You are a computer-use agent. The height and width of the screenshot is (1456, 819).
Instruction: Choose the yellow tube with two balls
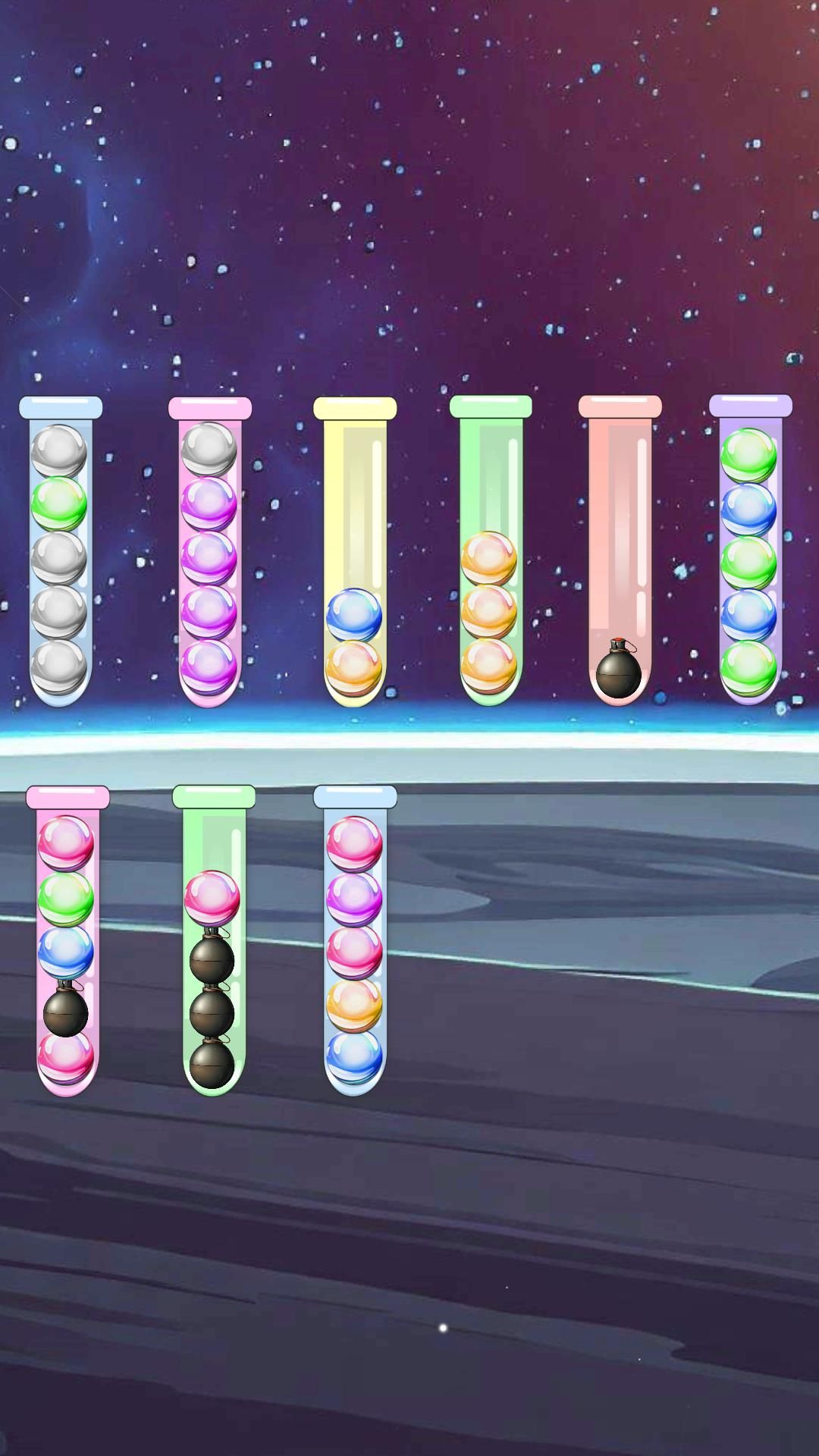354,554
